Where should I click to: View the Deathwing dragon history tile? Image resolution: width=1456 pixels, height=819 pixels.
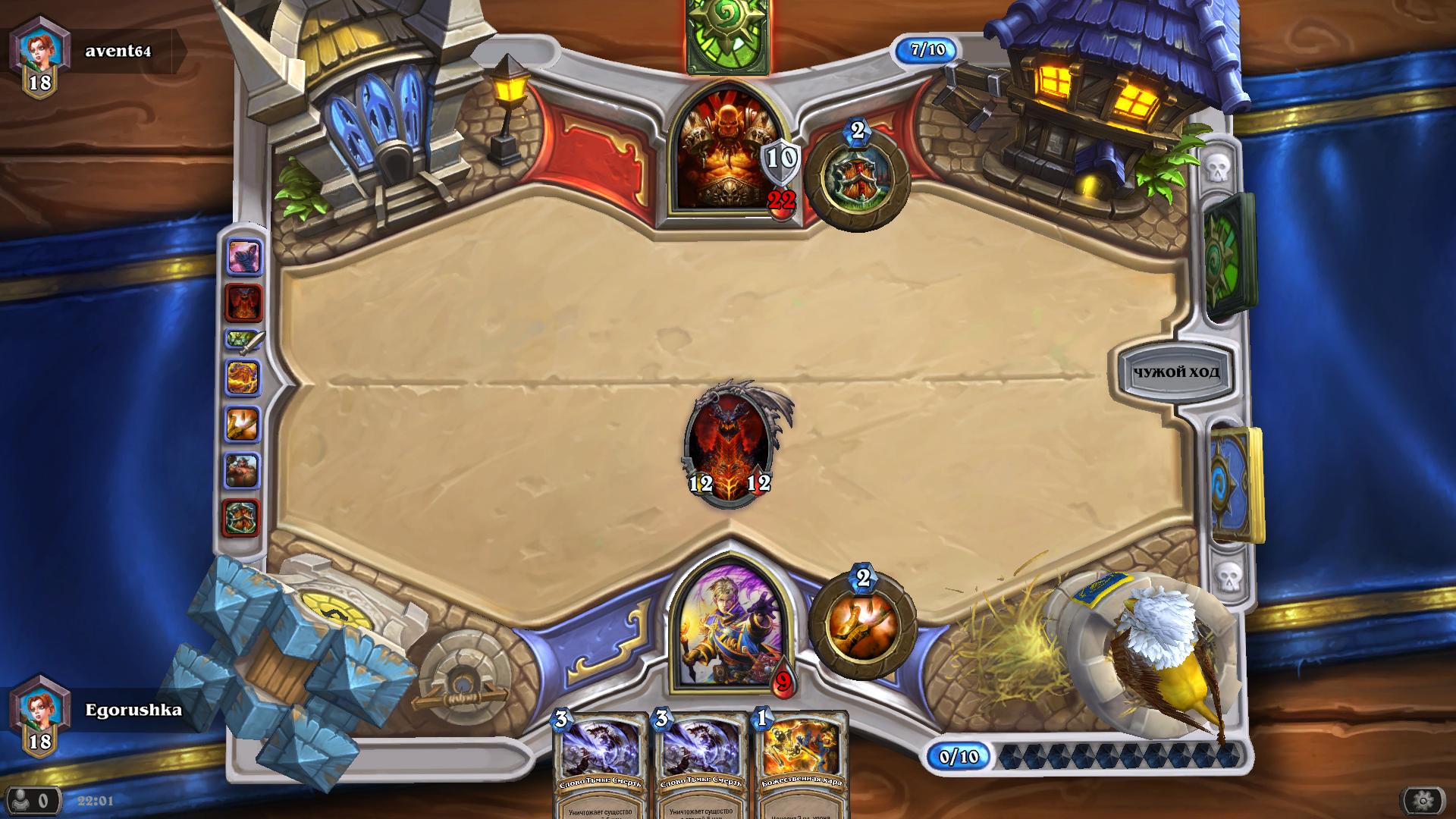coord(243,303)
